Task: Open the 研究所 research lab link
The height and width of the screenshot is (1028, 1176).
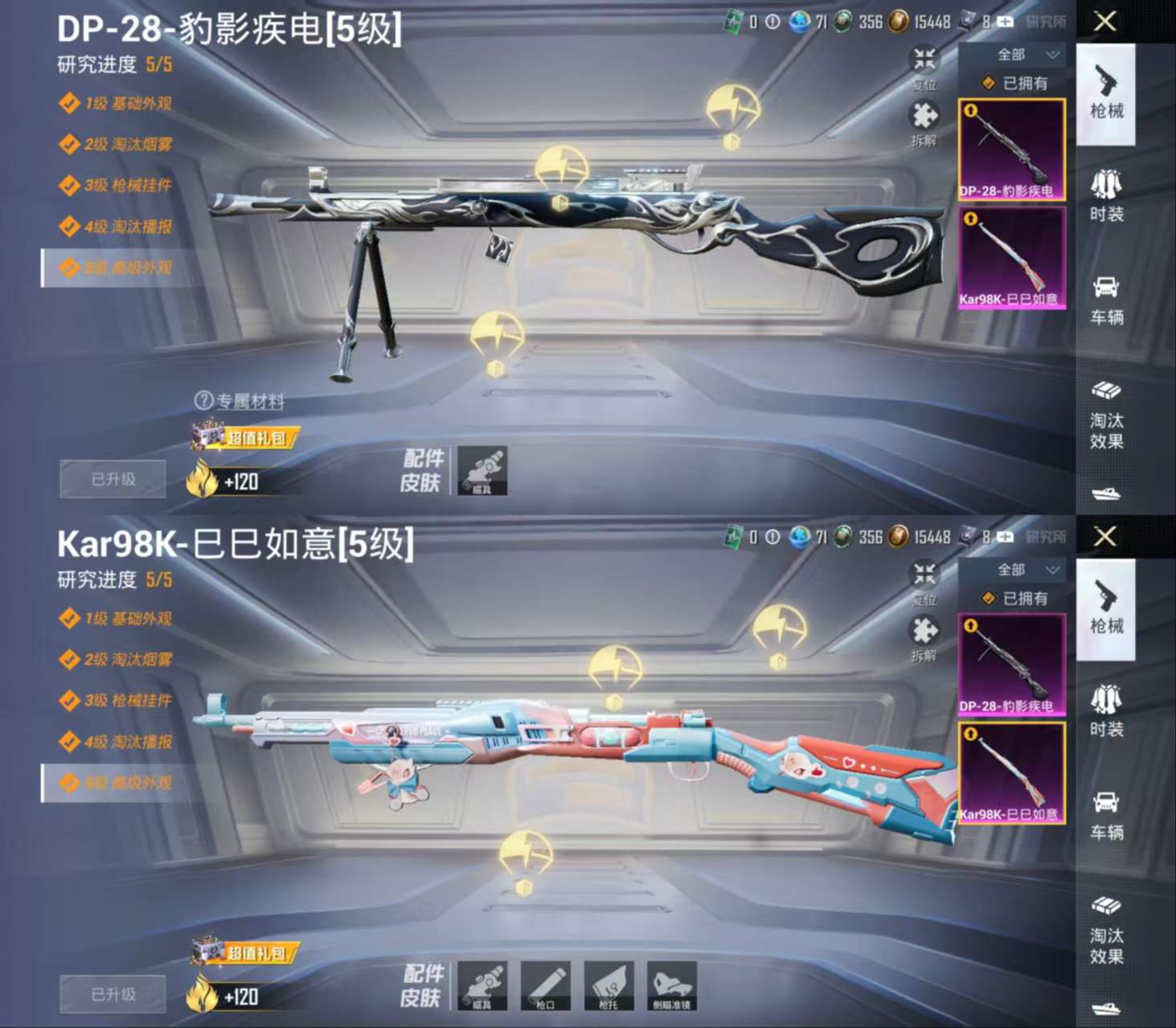Action: pos(1047,23)
